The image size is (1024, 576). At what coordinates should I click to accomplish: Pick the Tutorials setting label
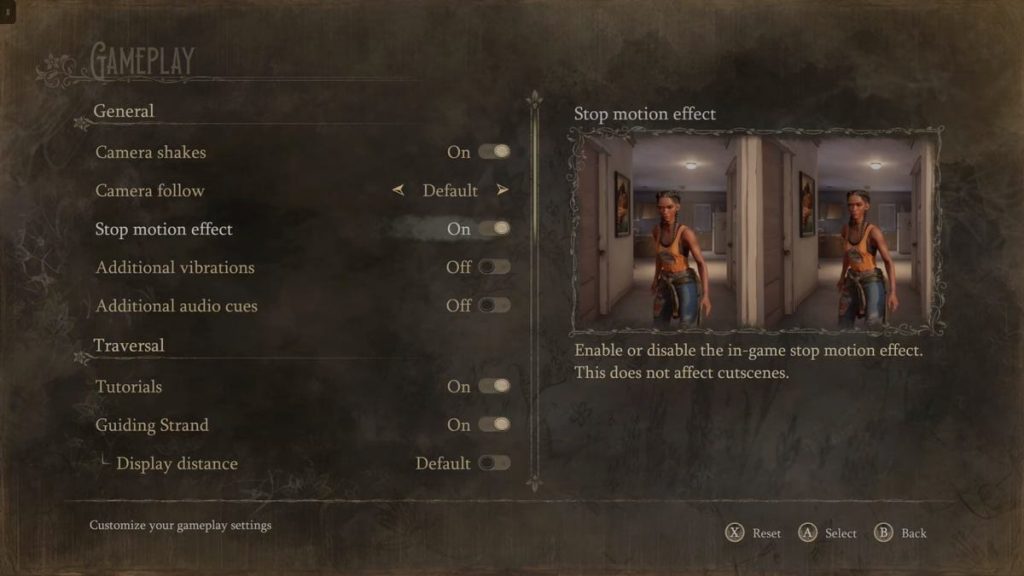tap(128, 386)
